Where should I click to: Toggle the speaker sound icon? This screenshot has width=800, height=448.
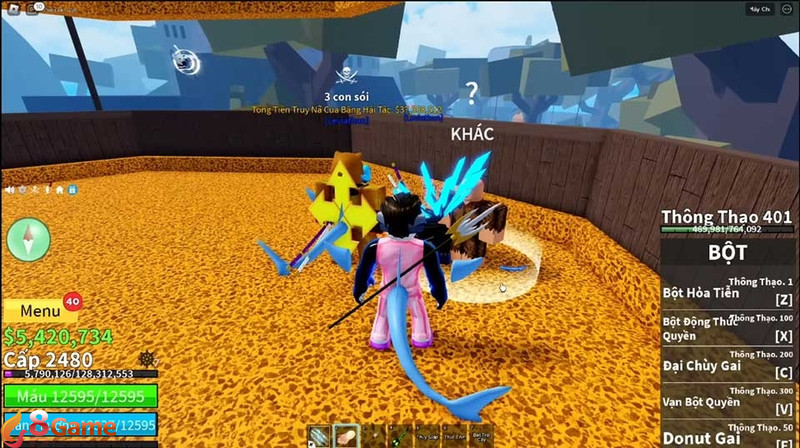point(9,188)
